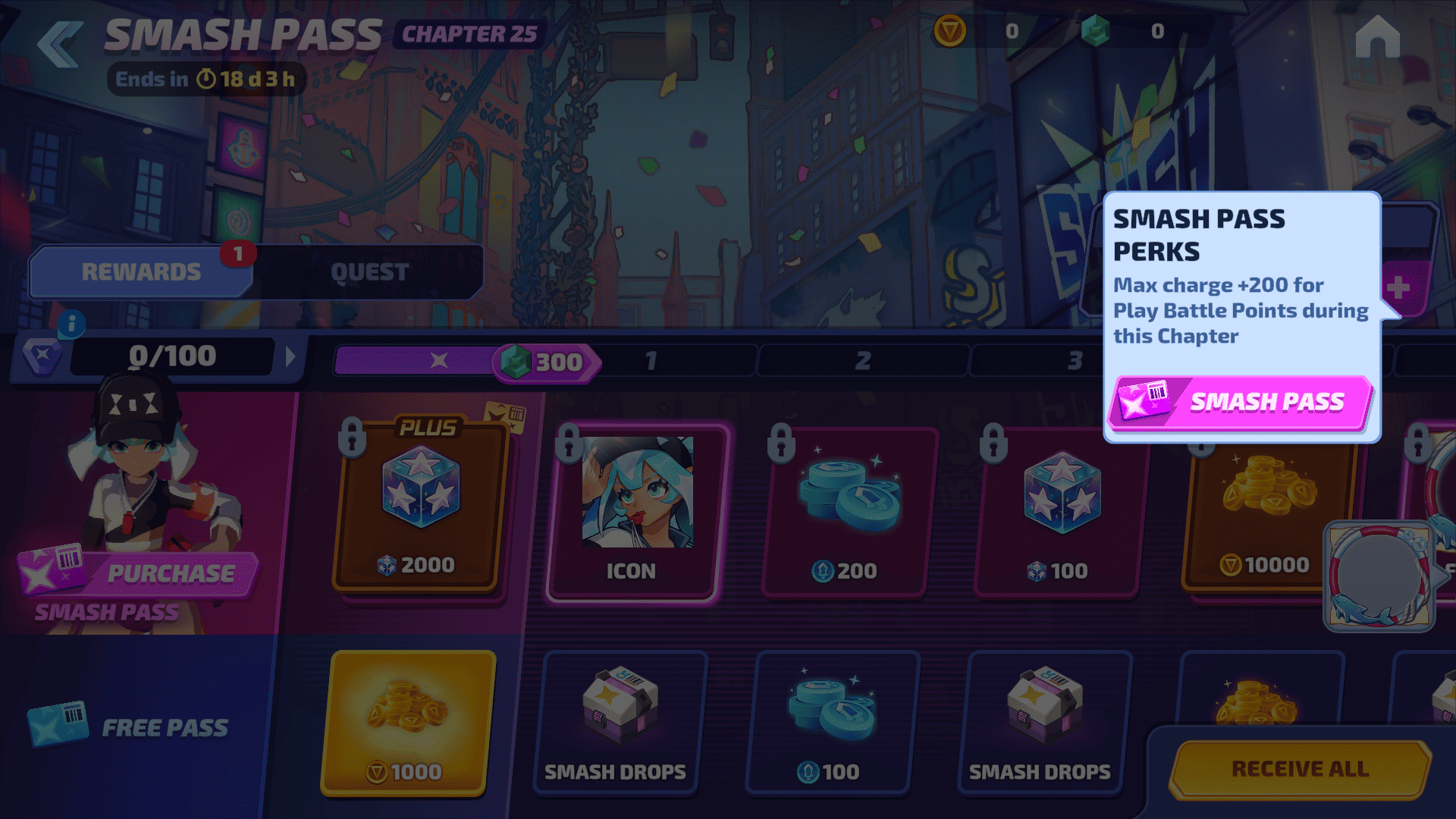The width and height of the screenshot is (1456, 819).
Task: Open the dolphin life ring frame preview
Action: tap(1379, 576)
